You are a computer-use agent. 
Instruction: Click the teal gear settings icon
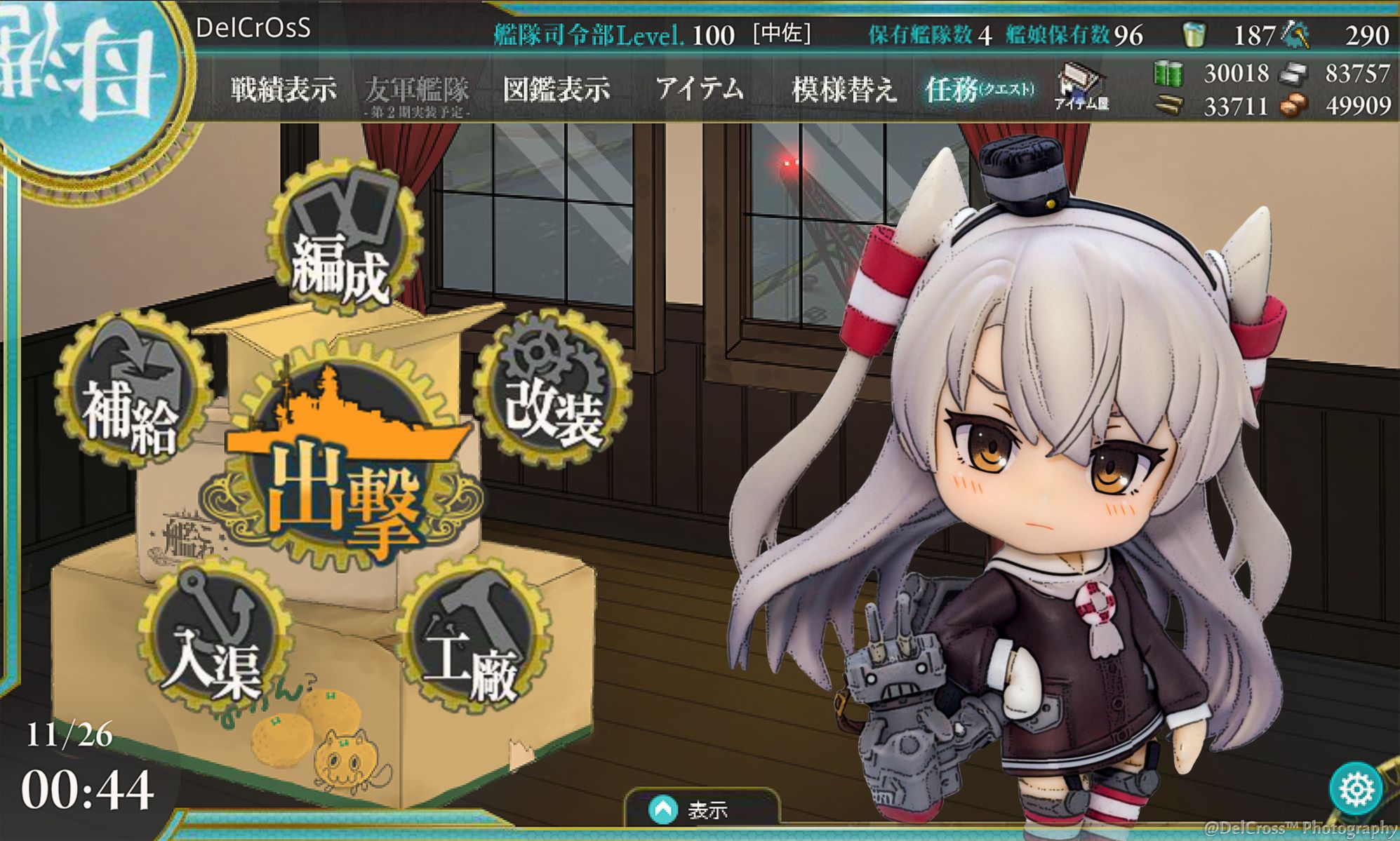(x=1356, y=789)
